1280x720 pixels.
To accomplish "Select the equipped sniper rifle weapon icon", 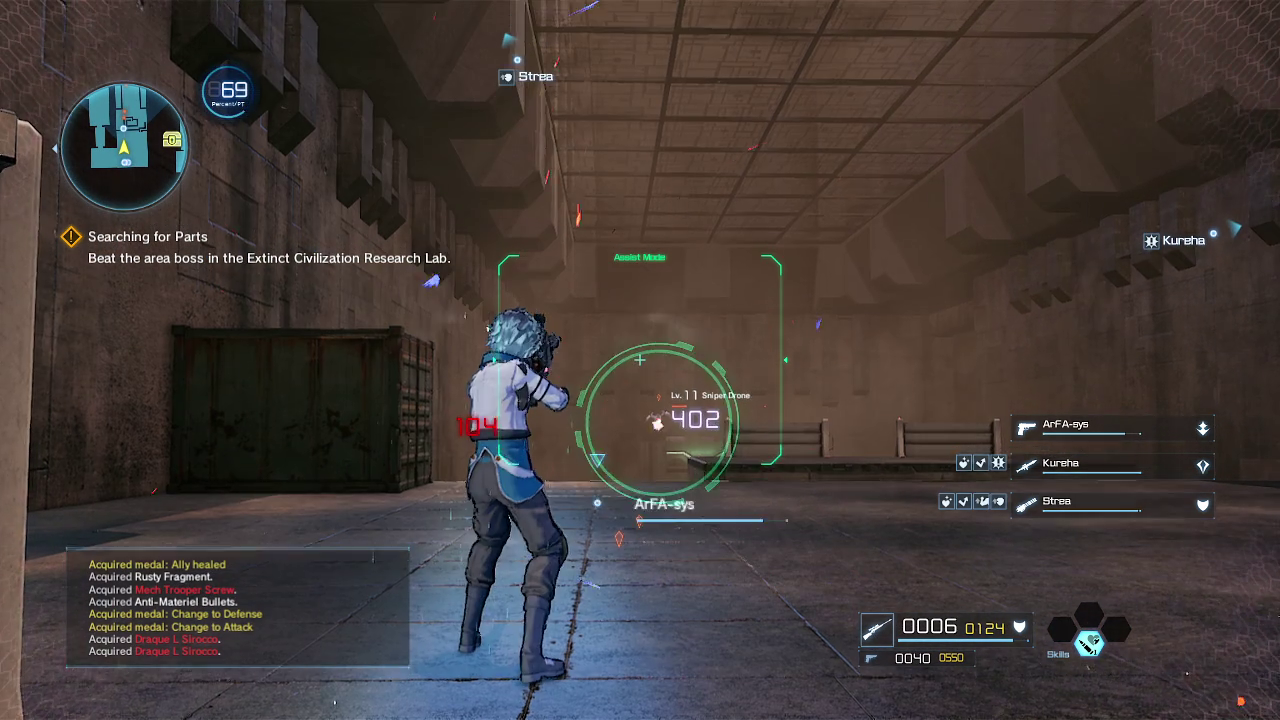I will pyautogui.click(x=877, y=629).
